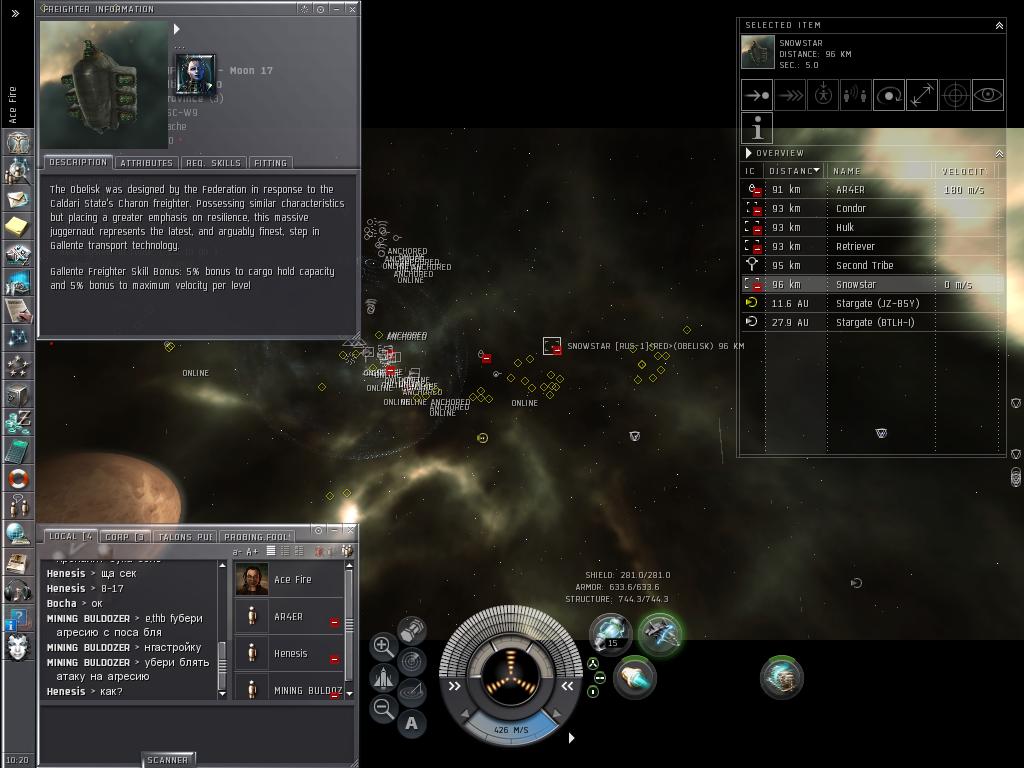Show info for the selected item
This screenshot has width=1024, height=768.
(757, 128)
